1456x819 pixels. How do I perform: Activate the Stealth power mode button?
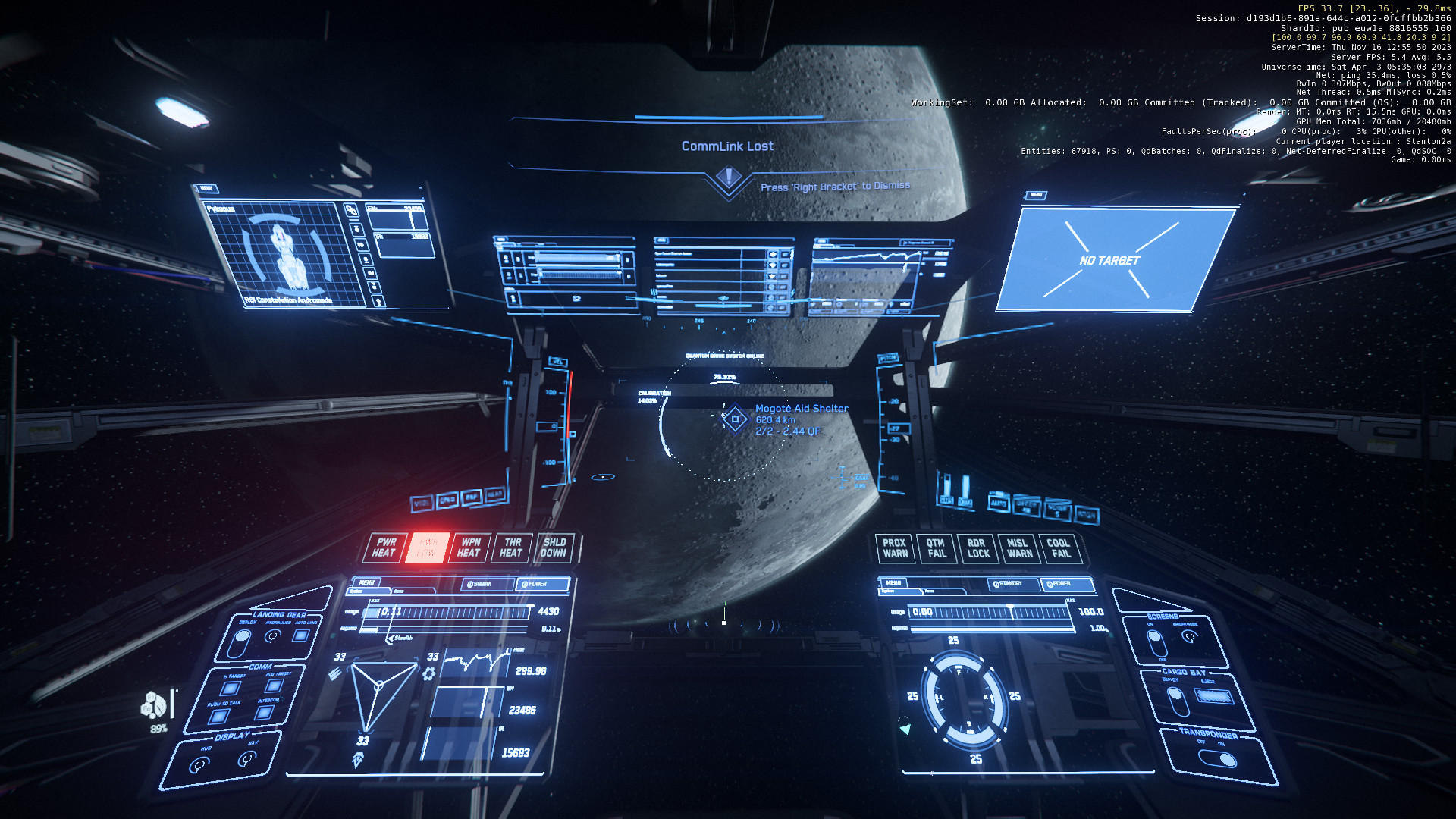[x=480, y=584]
